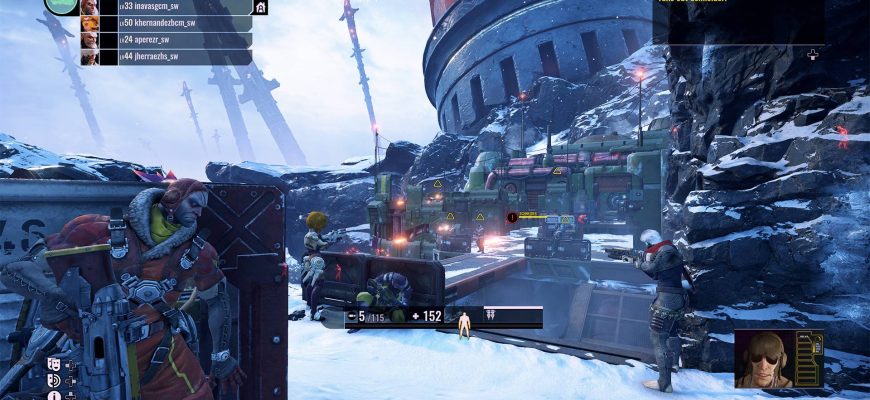870x400 pixels.
Task: Click the house icon beside the party list
Action: [261, 7]
